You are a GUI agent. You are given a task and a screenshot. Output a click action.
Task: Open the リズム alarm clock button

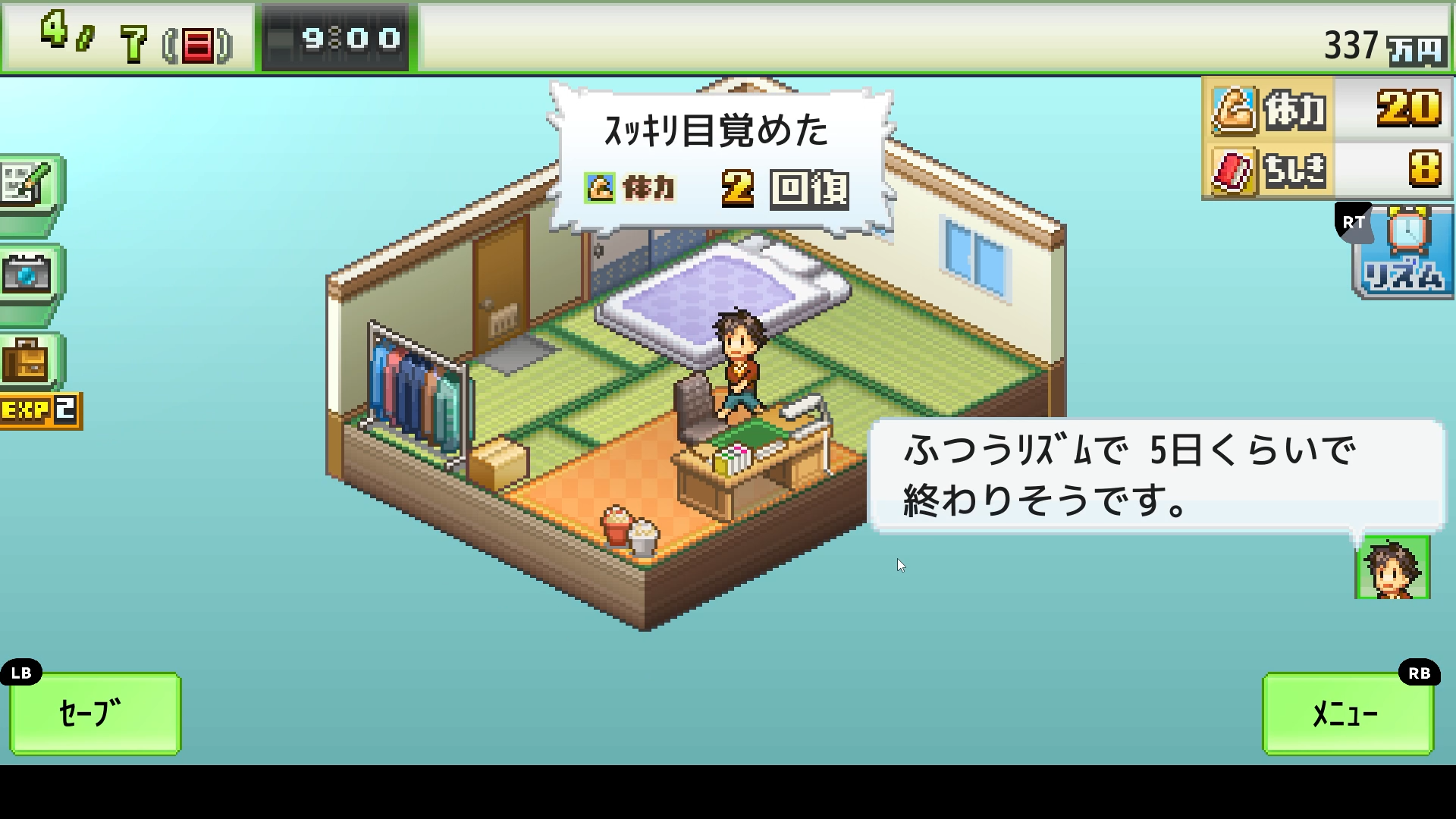pos(1404,252)
